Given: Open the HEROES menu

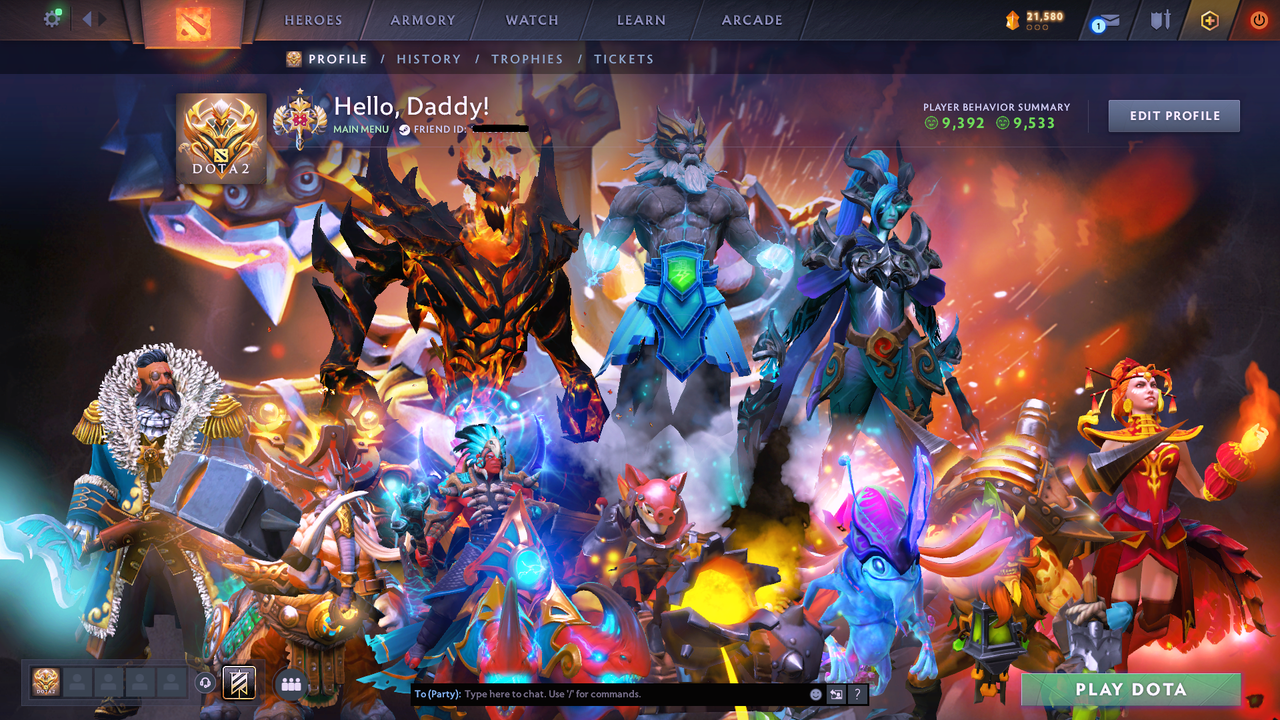Looking at the screenshot, I should pos(313,20).
